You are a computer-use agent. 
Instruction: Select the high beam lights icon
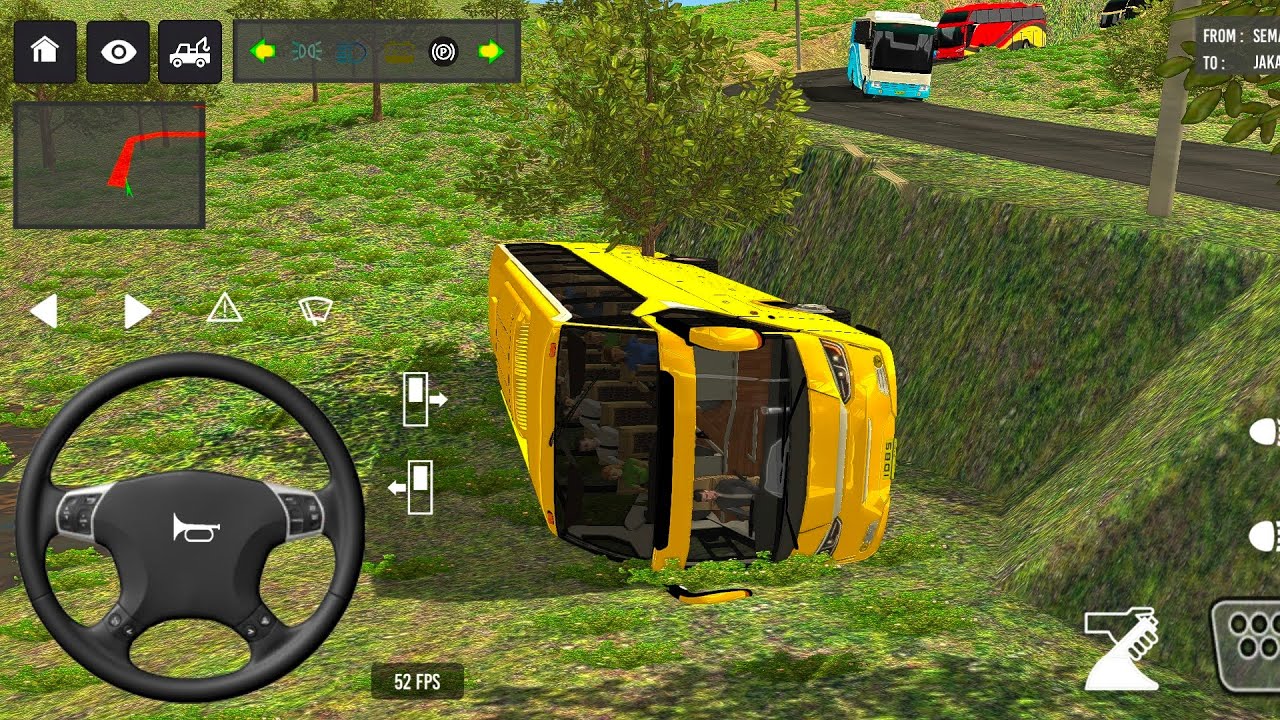coord(350,51)
